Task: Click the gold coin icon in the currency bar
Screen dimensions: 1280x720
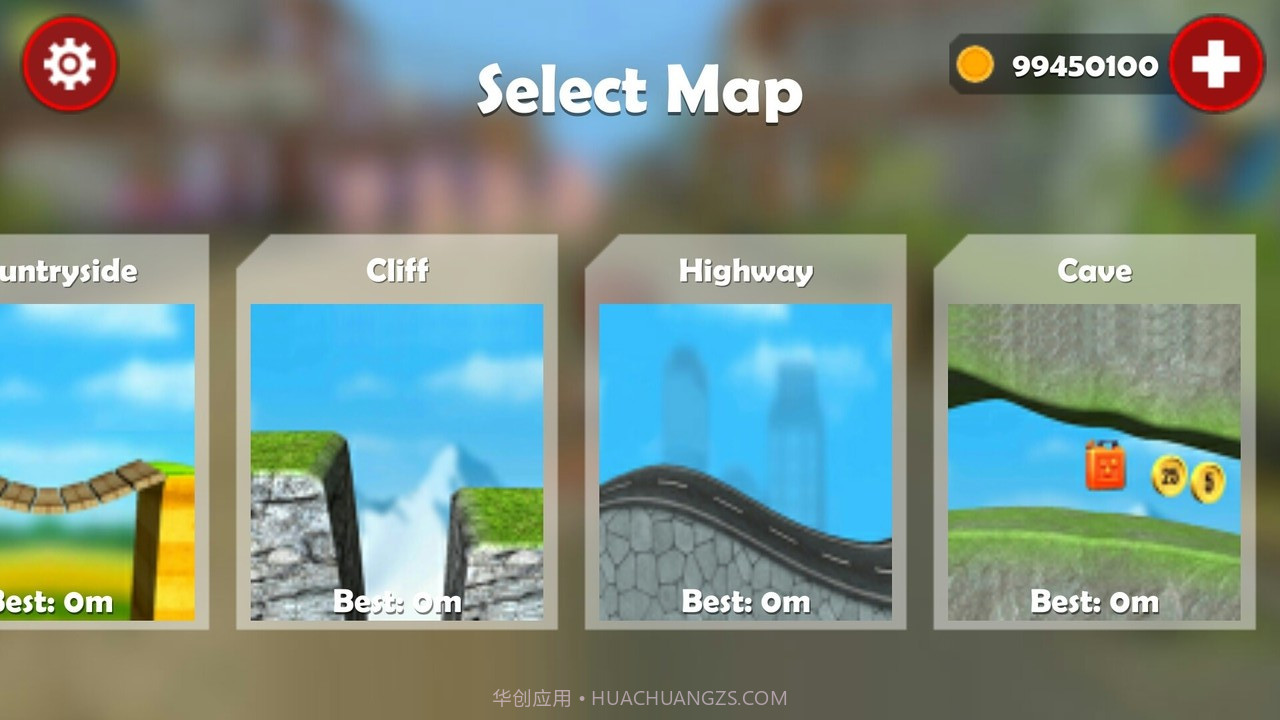Action: (x=973, y=65)
